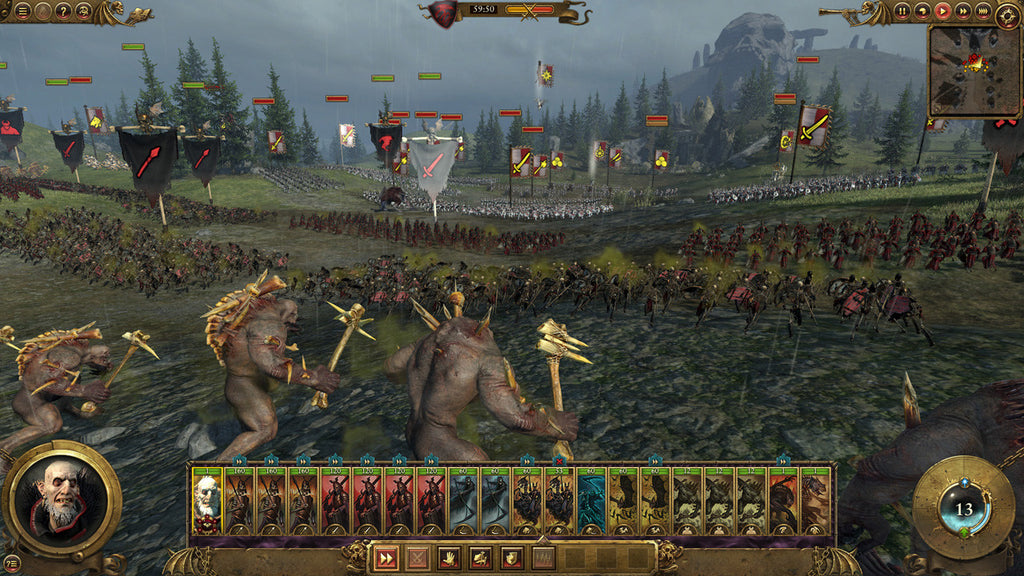The width and height of the screenshot is (1024, 576).
Task: Click the crossed swords balance-of-power icon
Action: pos(530,11)
